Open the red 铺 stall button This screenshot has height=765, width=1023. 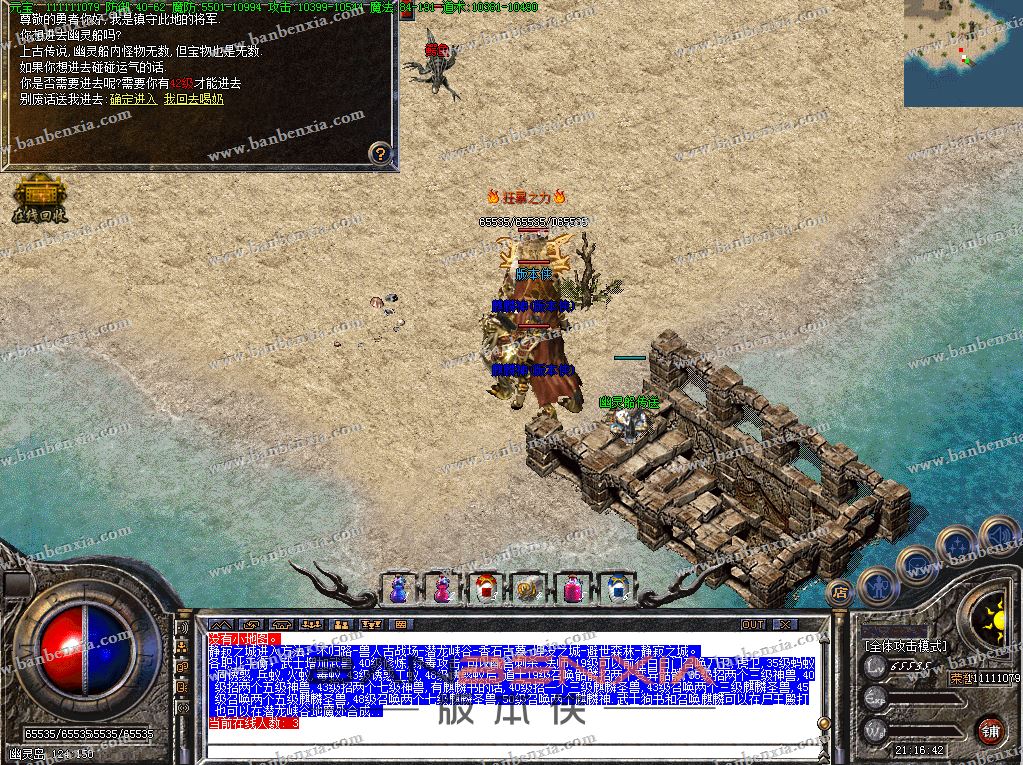[x=990, y=729]
